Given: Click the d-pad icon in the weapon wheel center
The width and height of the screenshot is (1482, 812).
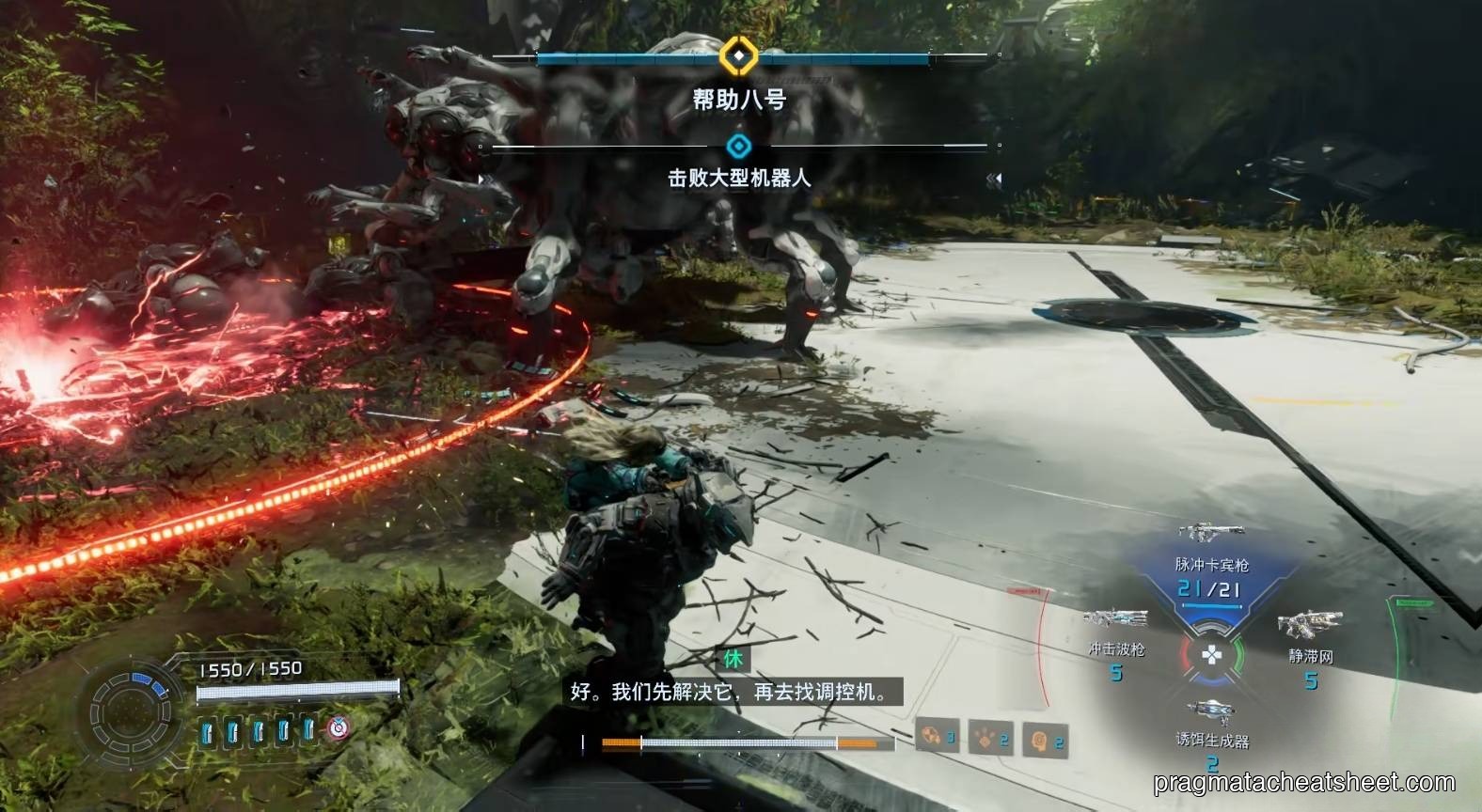Looking at the screenshot, I should [x=1212, y=653].
